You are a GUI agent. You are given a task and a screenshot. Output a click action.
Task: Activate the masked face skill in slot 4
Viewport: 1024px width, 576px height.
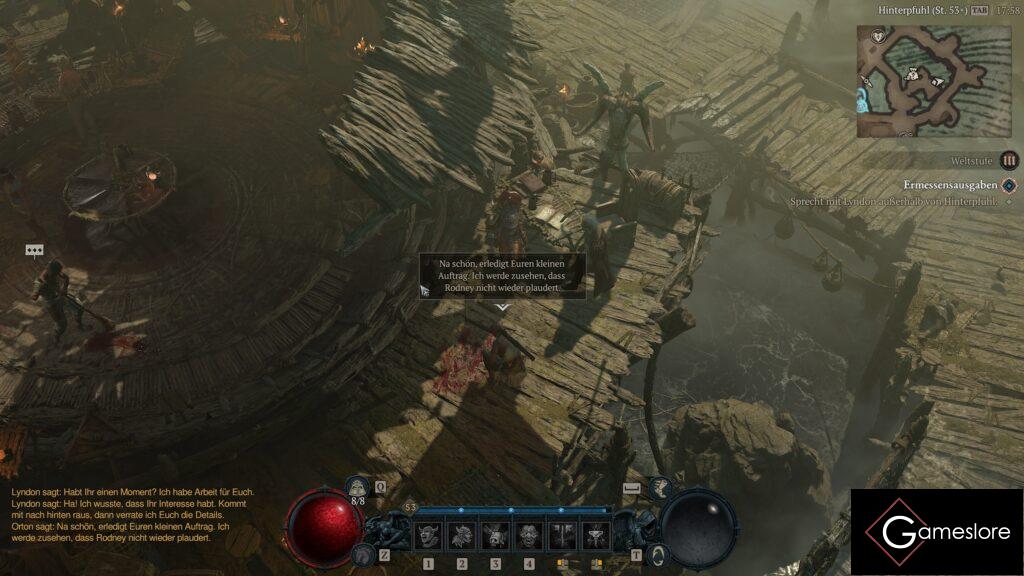(x=529, y=536)
